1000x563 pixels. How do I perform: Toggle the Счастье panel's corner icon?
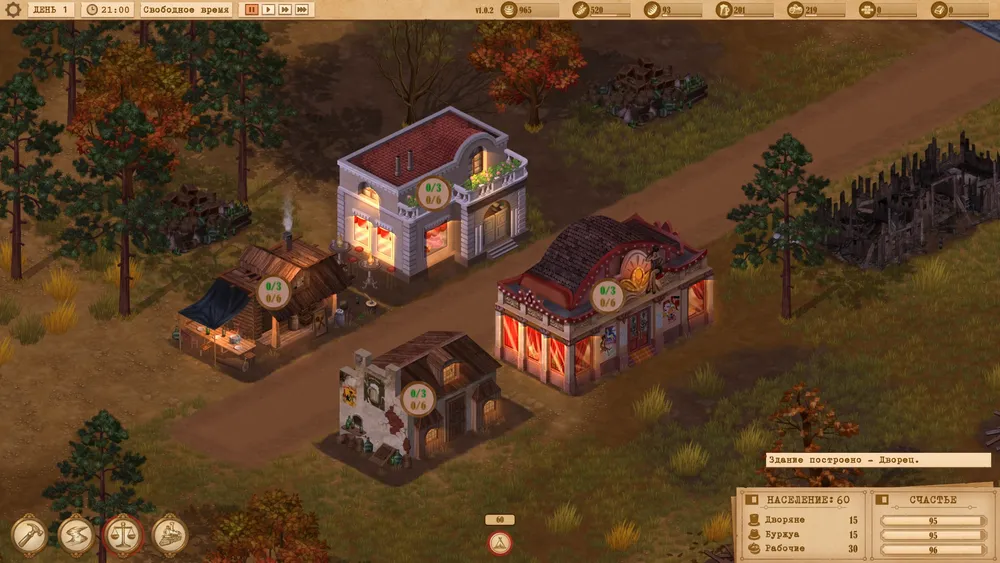(883, 499)
